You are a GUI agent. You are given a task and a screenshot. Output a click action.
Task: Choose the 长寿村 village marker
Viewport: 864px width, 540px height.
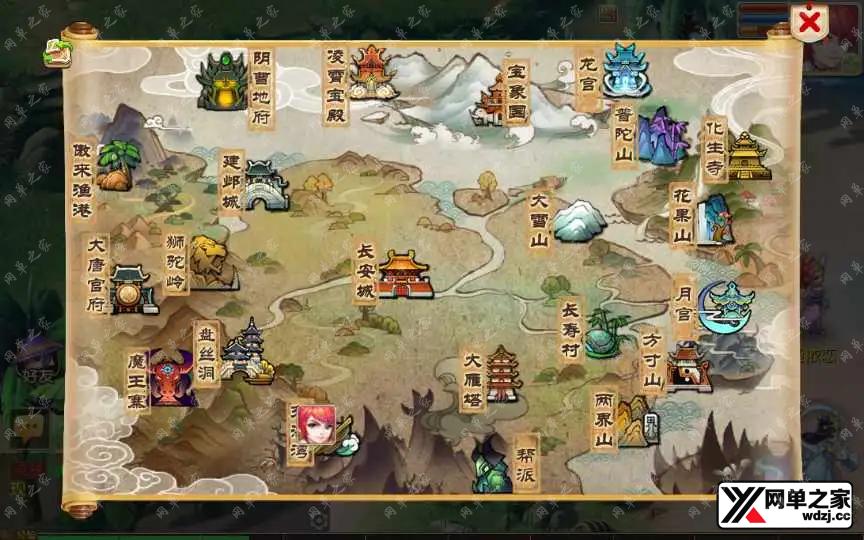coord(606,334)
